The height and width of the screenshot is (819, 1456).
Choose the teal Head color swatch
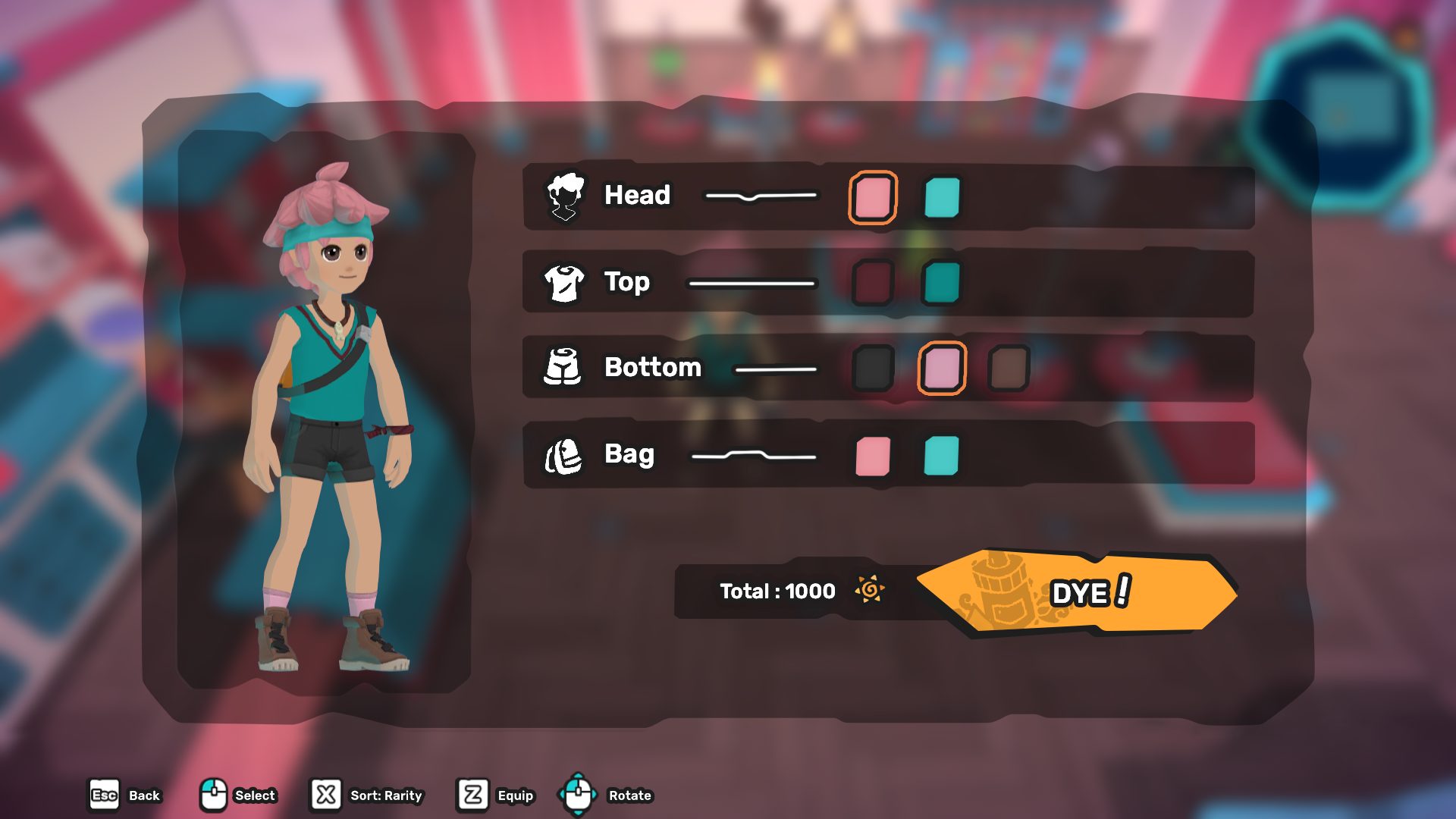tap(942, 197)
